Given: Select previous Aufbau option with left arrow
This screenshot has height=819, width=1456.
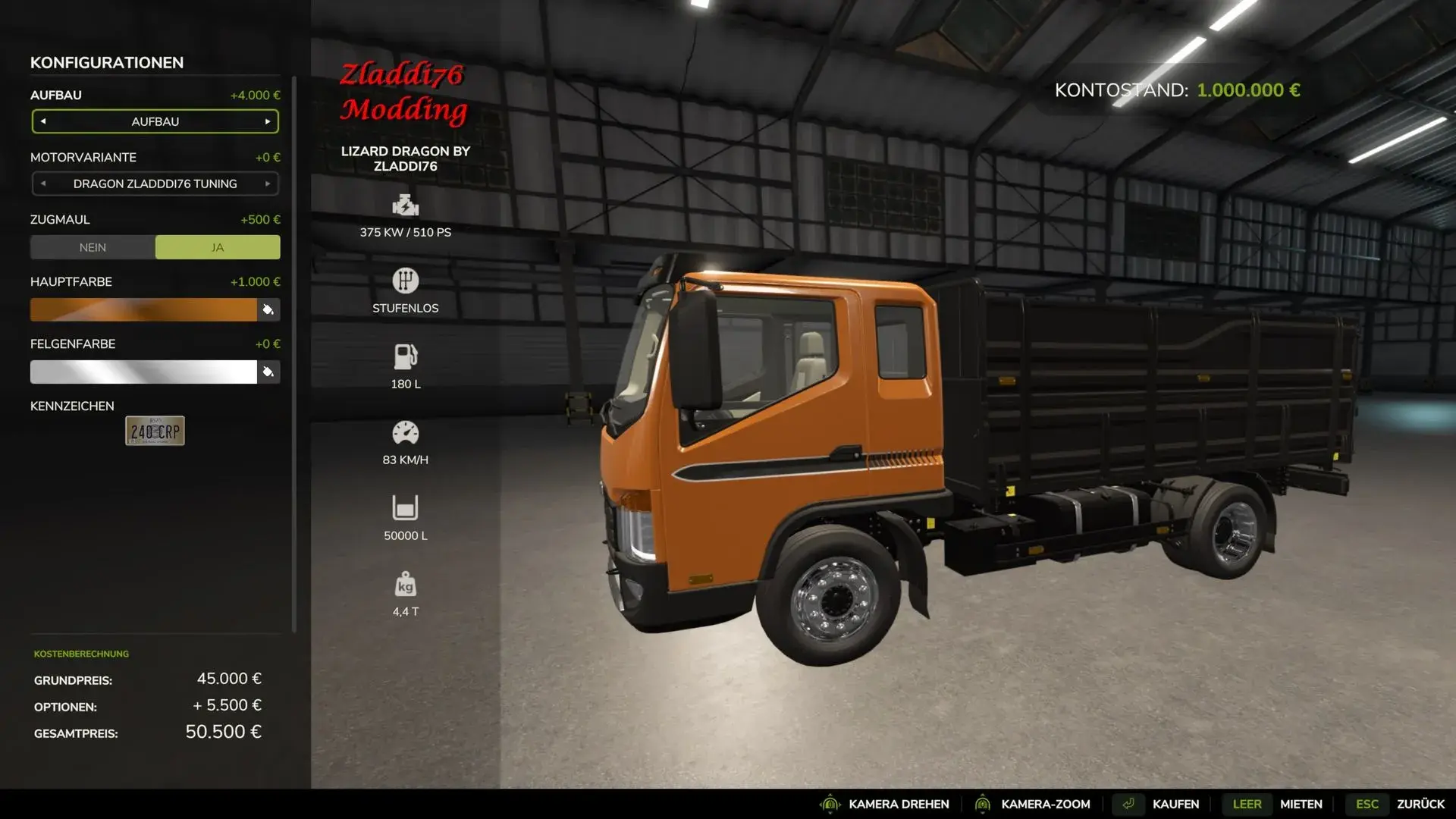Looking at the screenshot, I should 43,121.
